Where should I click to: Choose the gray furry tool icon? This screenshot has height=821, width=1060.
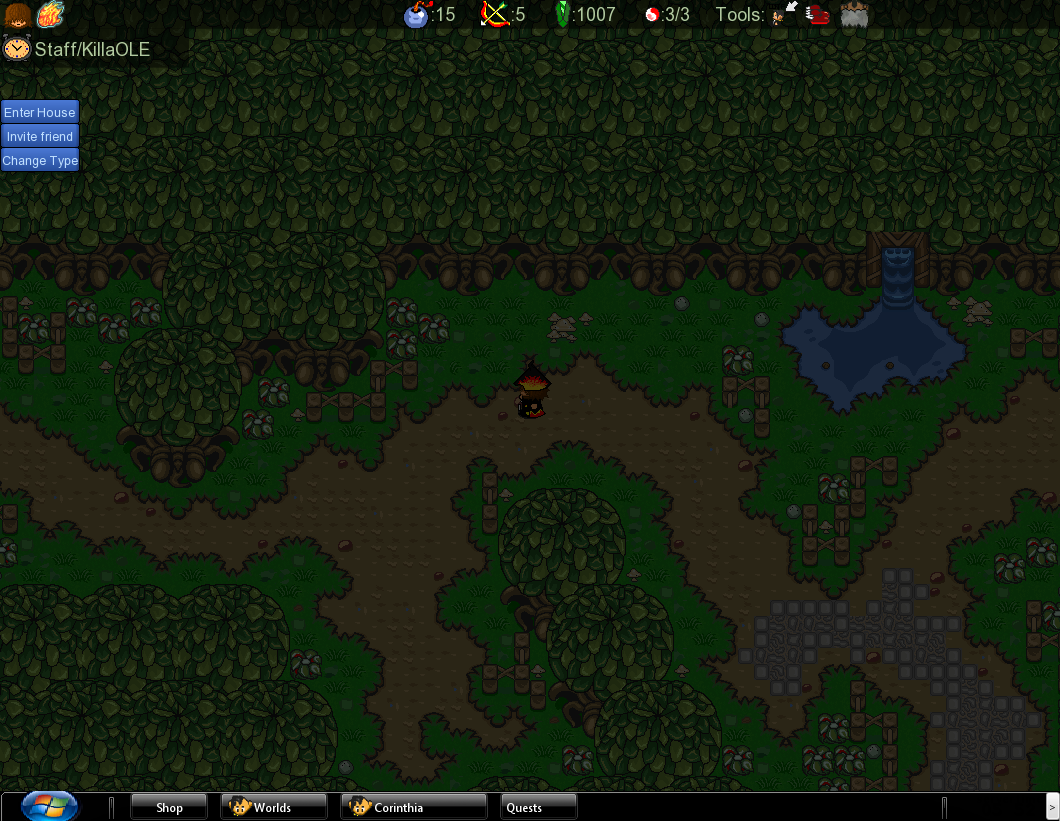point(854,14)
